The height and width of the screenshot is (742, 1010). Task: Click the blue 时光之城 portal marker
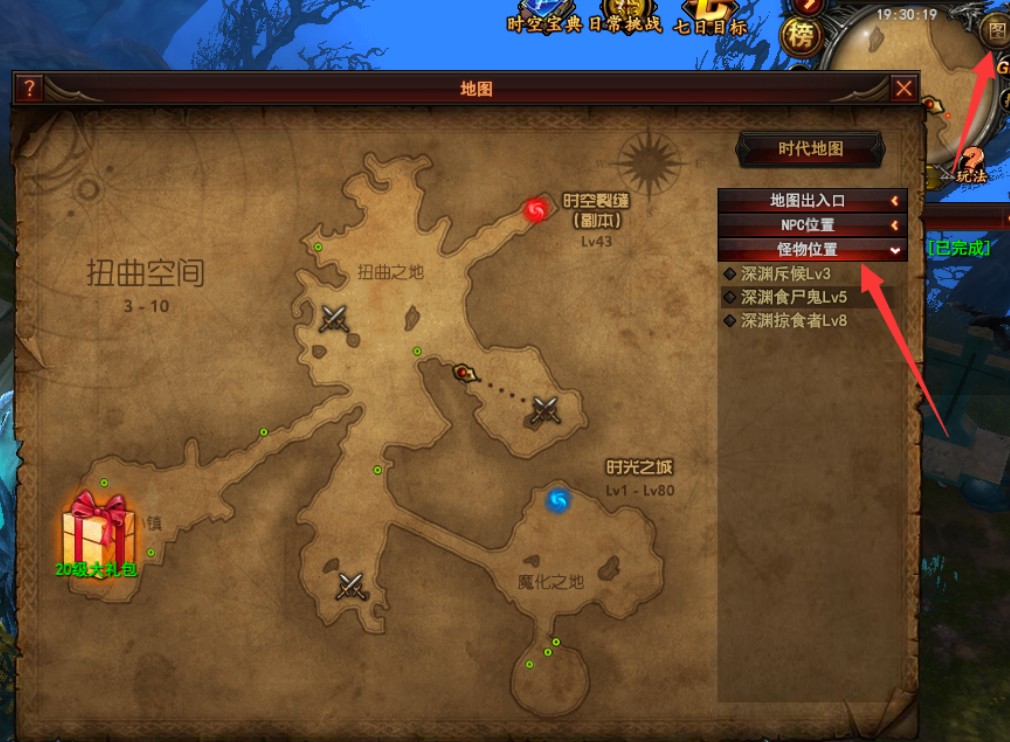[558, 499]
